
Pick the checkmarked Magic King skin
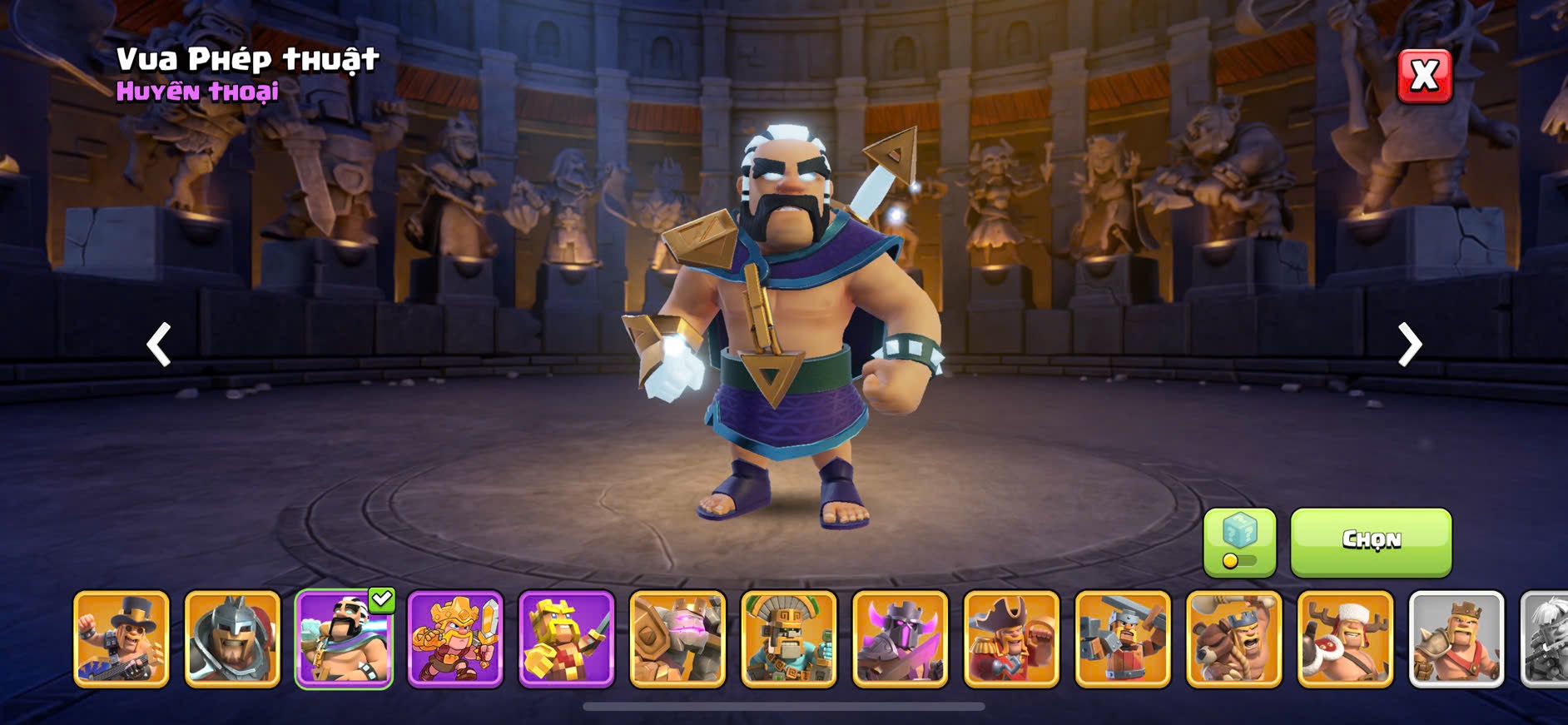[x=344, y=639]
